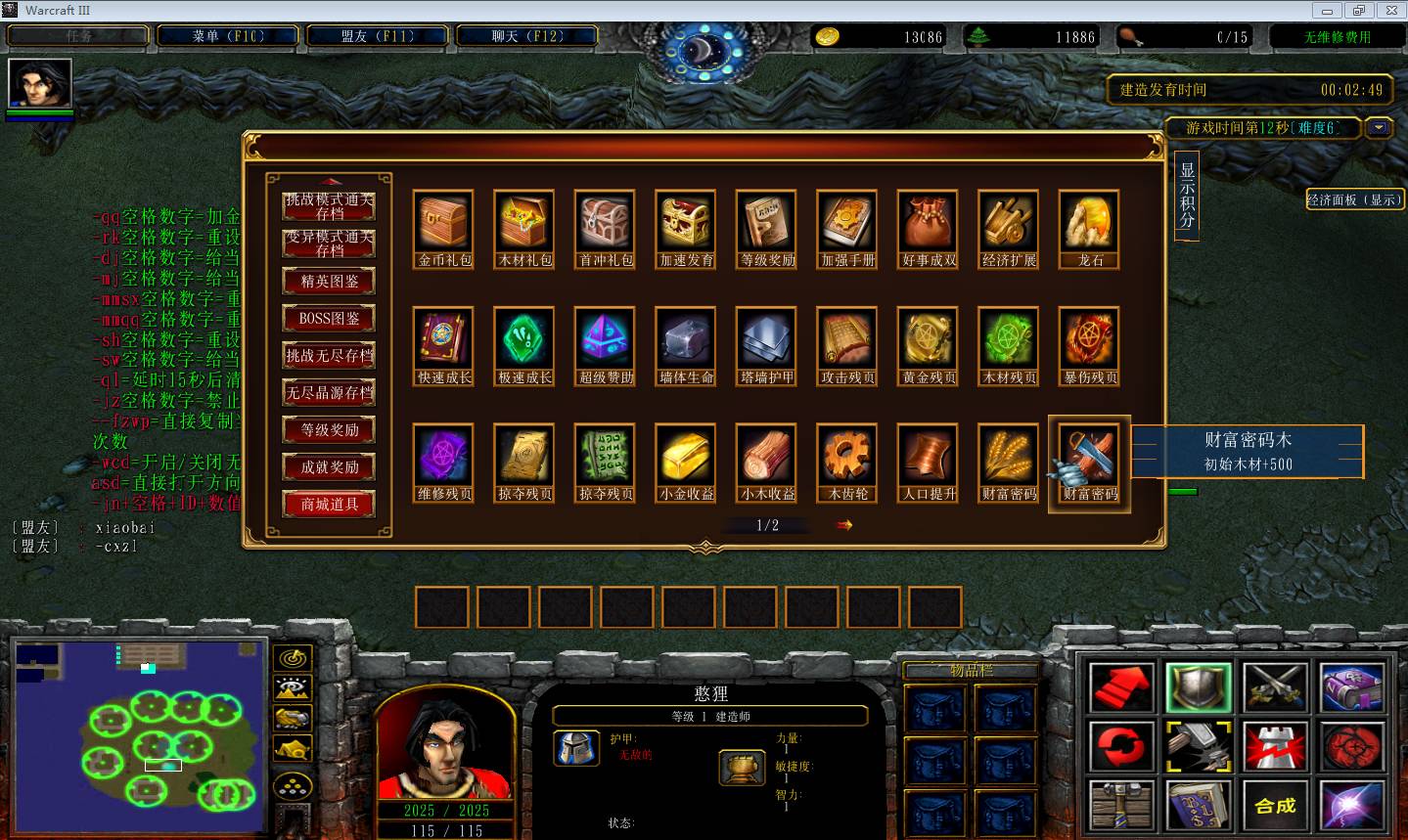Switch to the BOSS图鉴 category

tap(330, 319)
